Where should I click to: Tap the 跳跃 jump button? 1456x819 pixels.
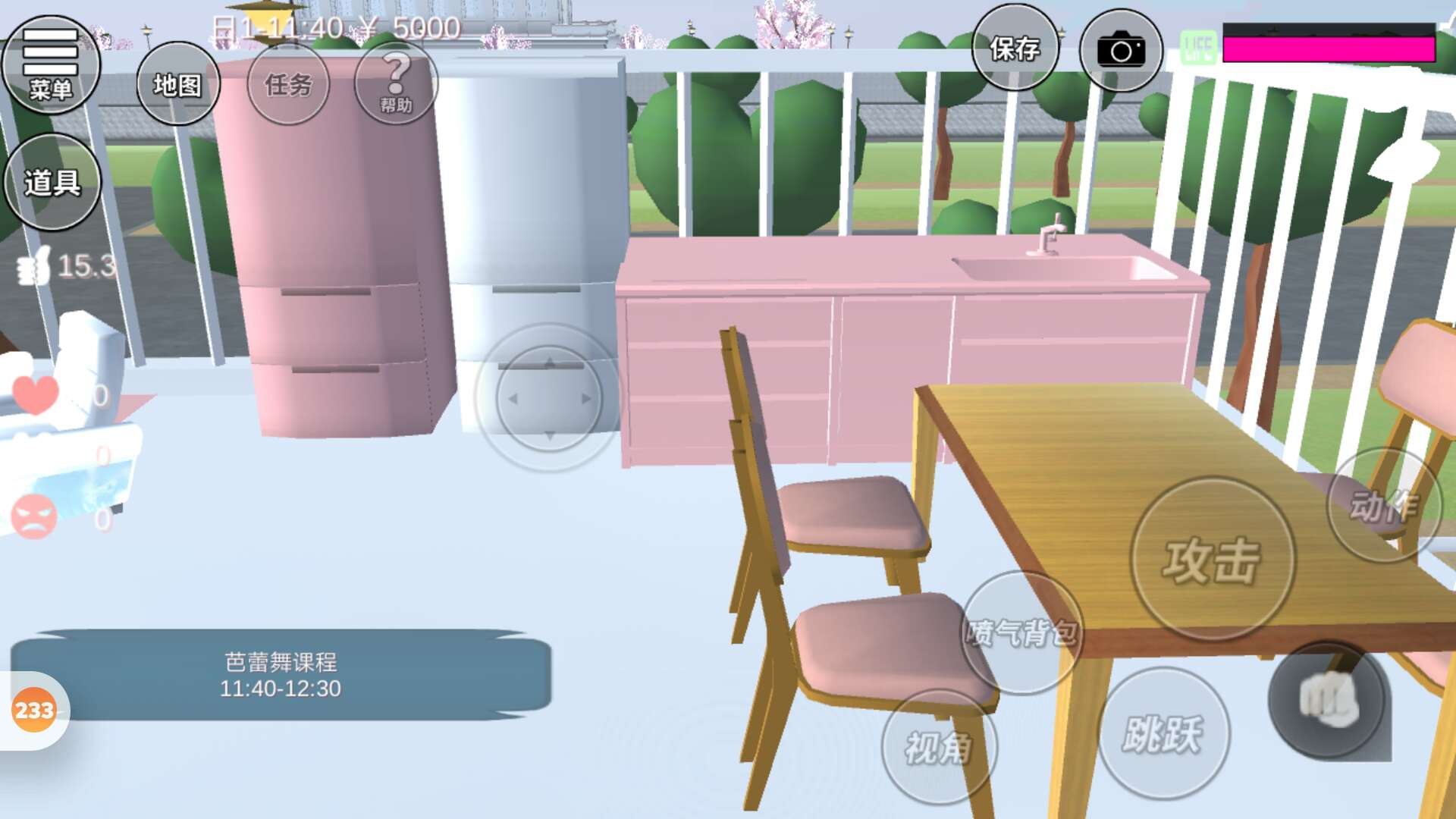(x=1163, y=733)
